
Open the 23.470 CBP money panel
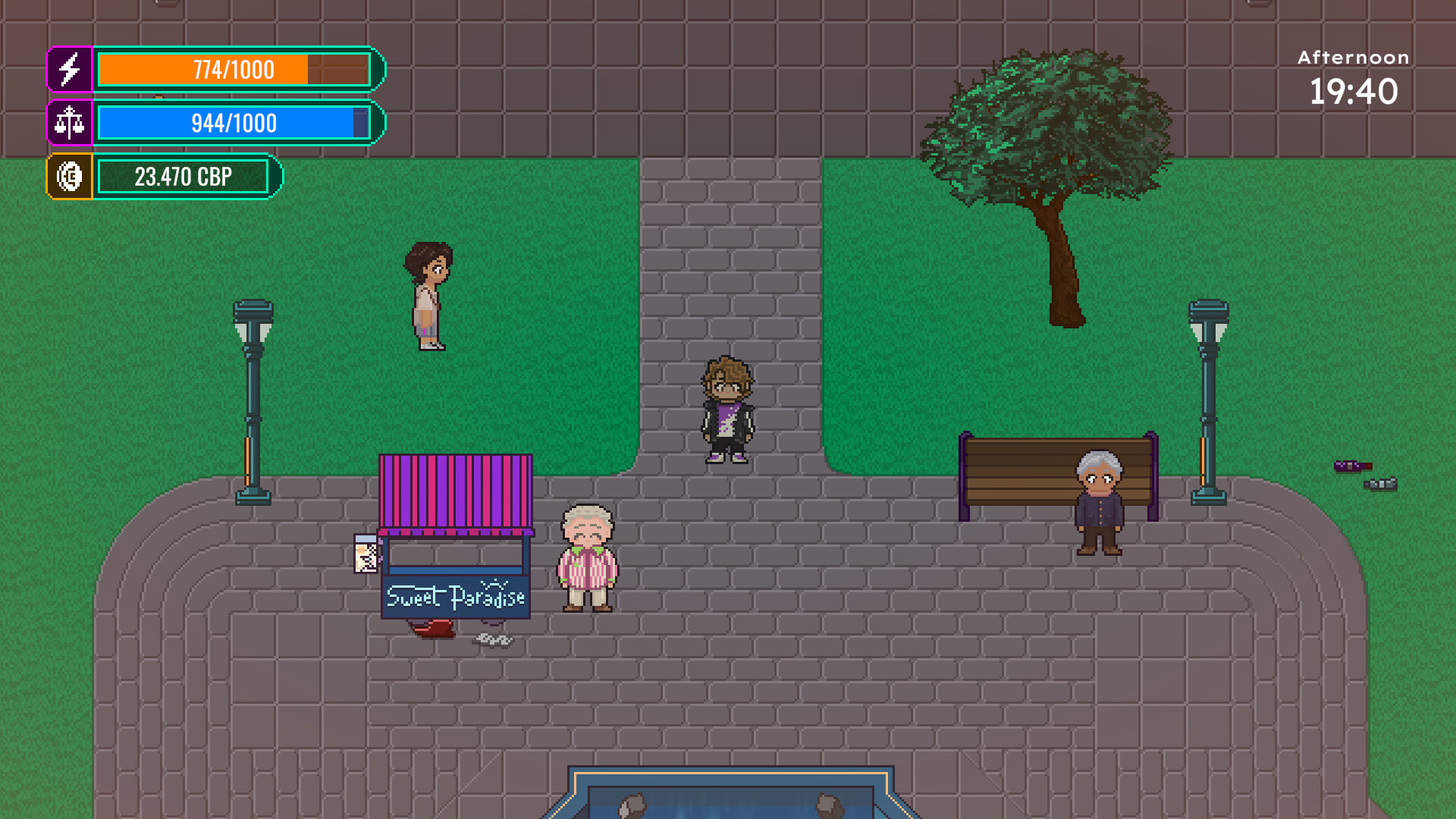[x=184, y=176]
